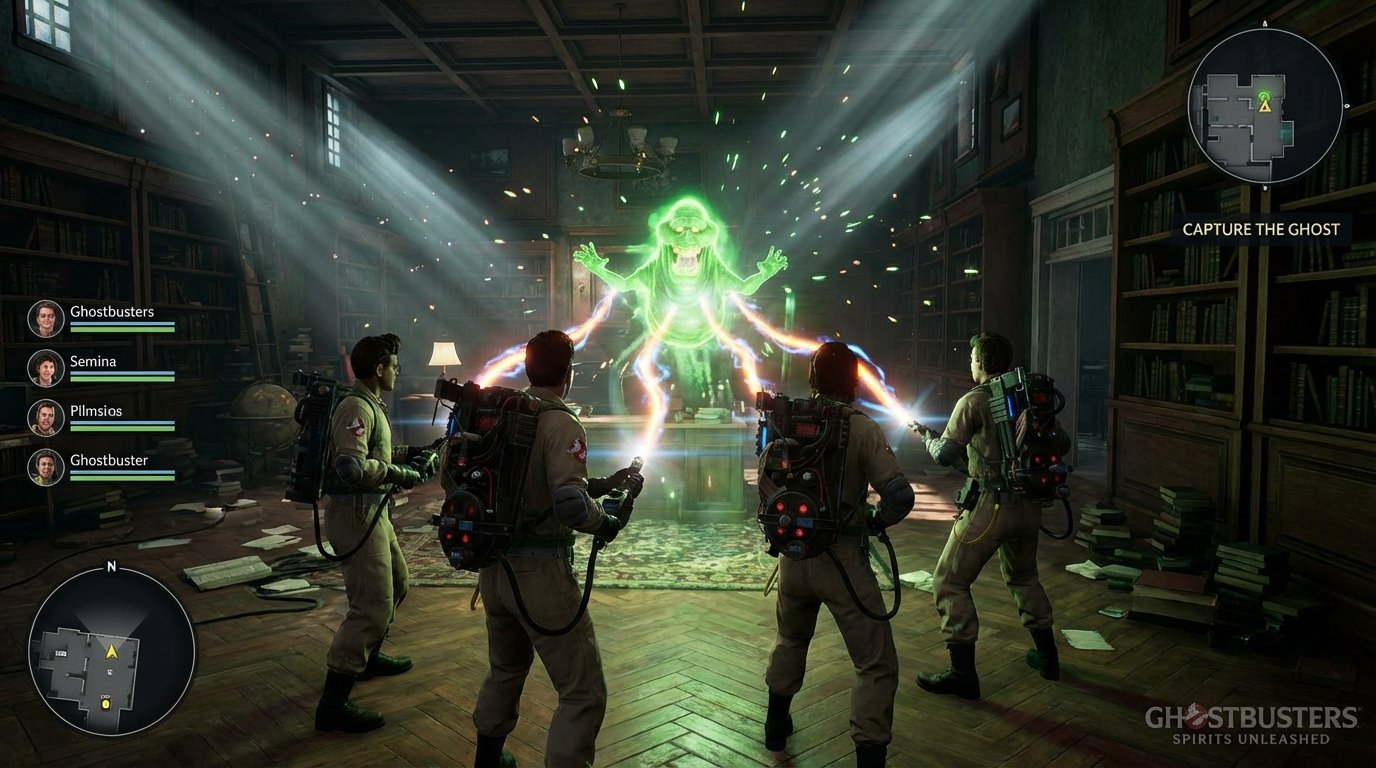This screenshot has height=768, width=1376.
Task: Select the yellow player triangle on the top minimap
Action: pos(1265,107)
